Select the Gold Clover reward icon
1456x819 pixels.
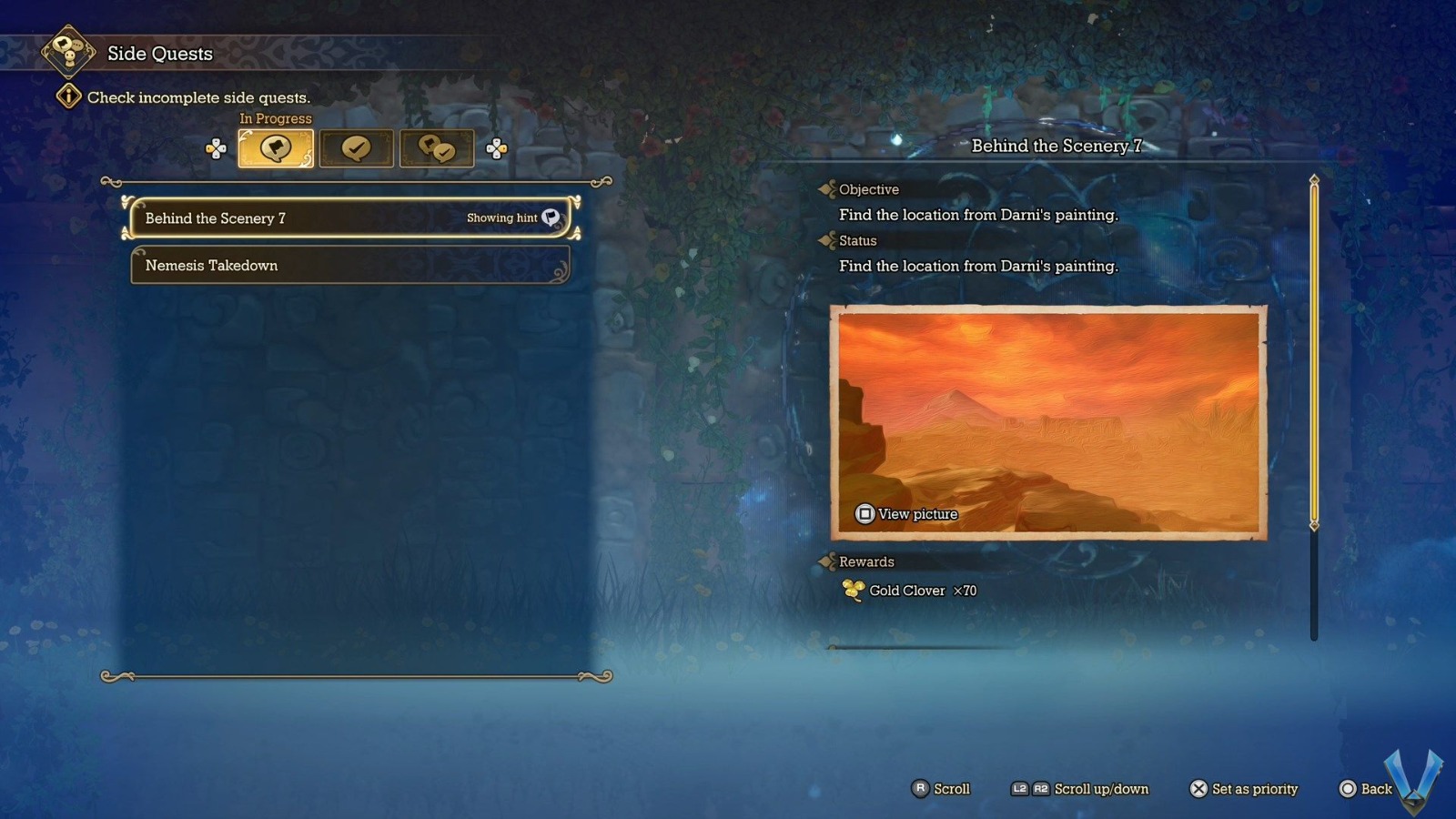click(852, 590)
